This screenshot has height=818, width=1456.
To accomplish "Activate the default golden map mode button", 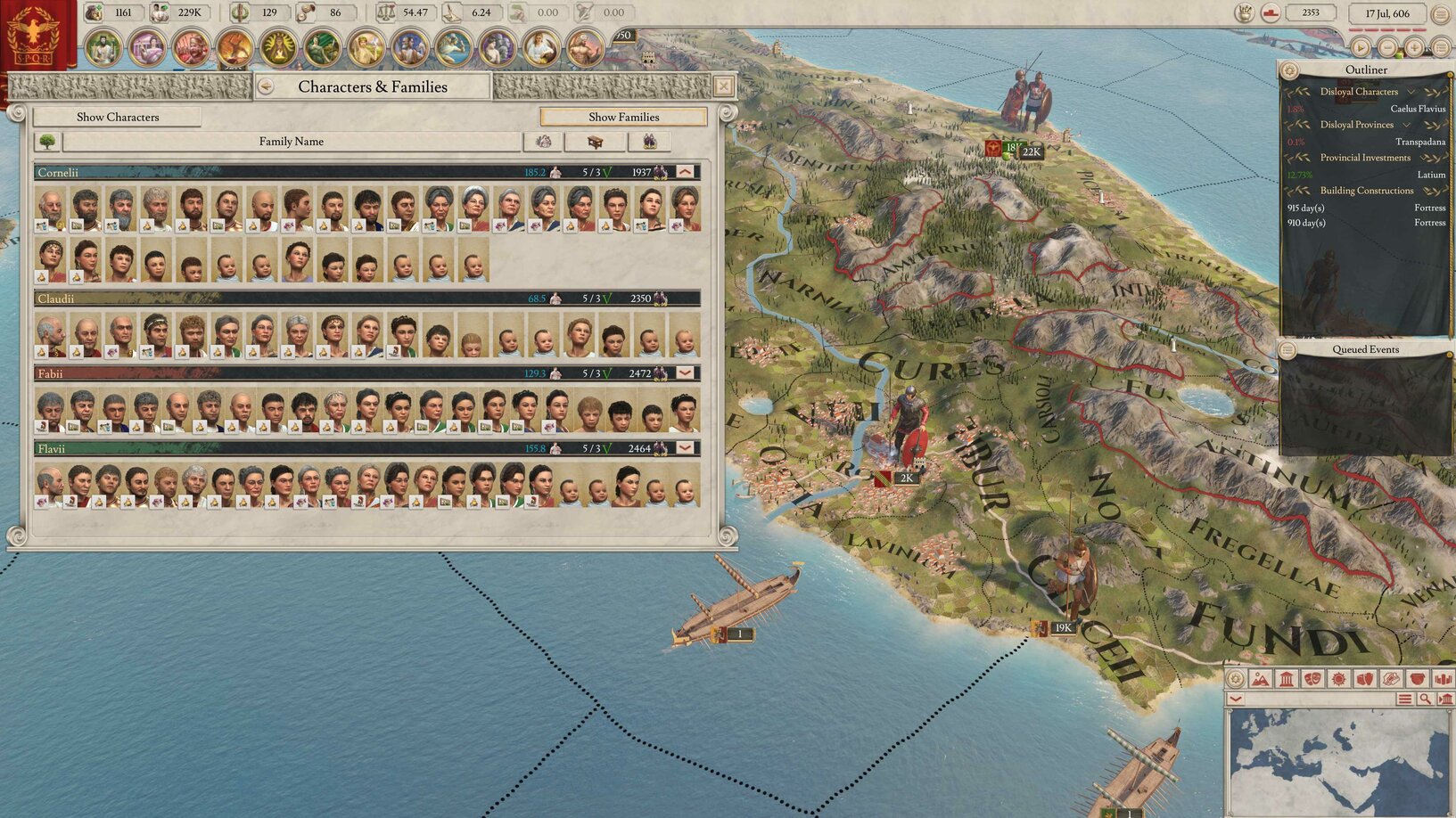I will (x=1235, y=677).
